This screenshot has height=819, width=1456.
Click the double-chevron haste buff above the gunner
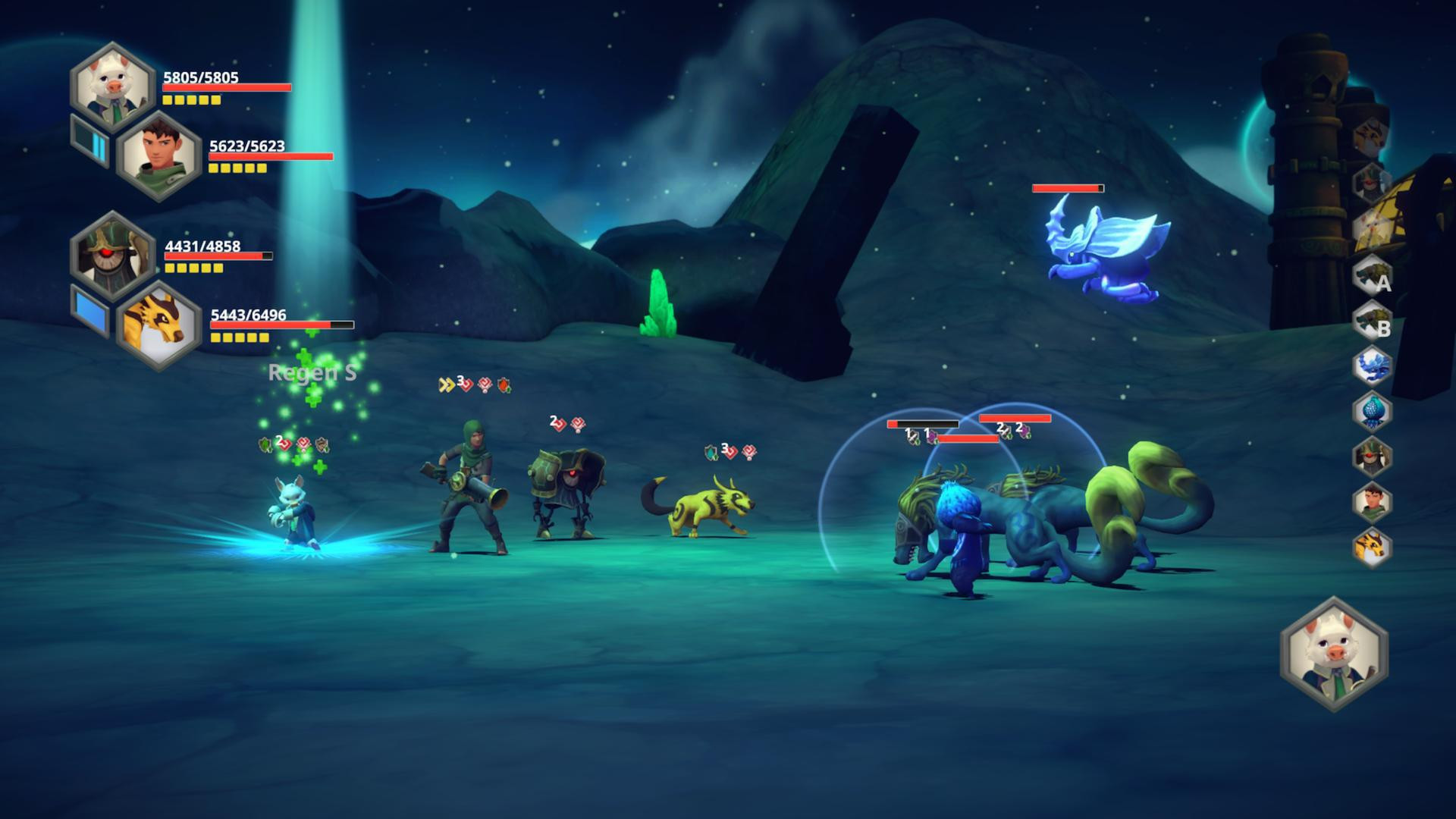[x=446, y=384]
